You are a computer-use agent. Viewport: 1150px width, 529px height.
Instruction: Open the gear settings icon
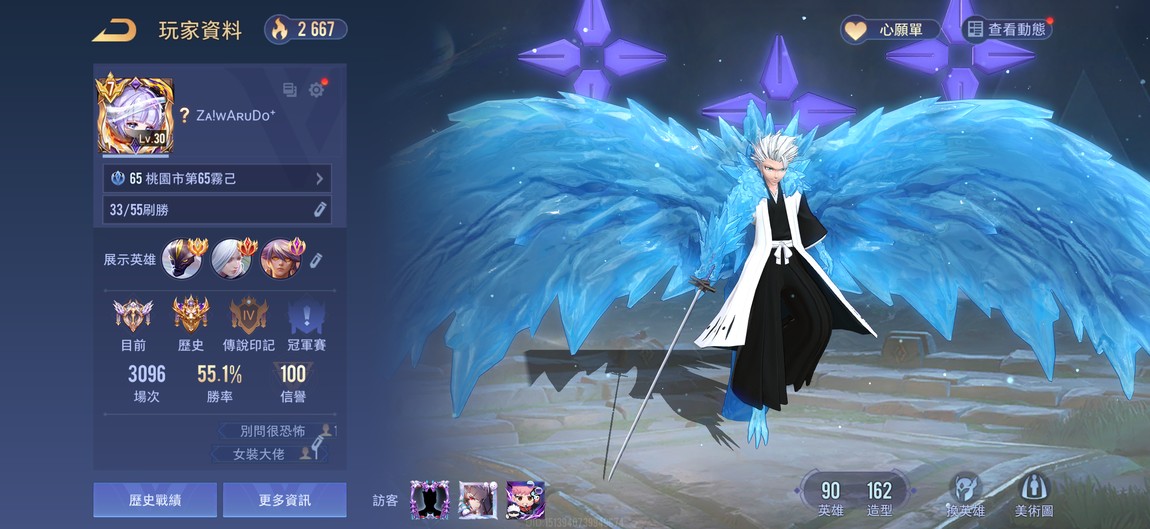pos(317,90)
